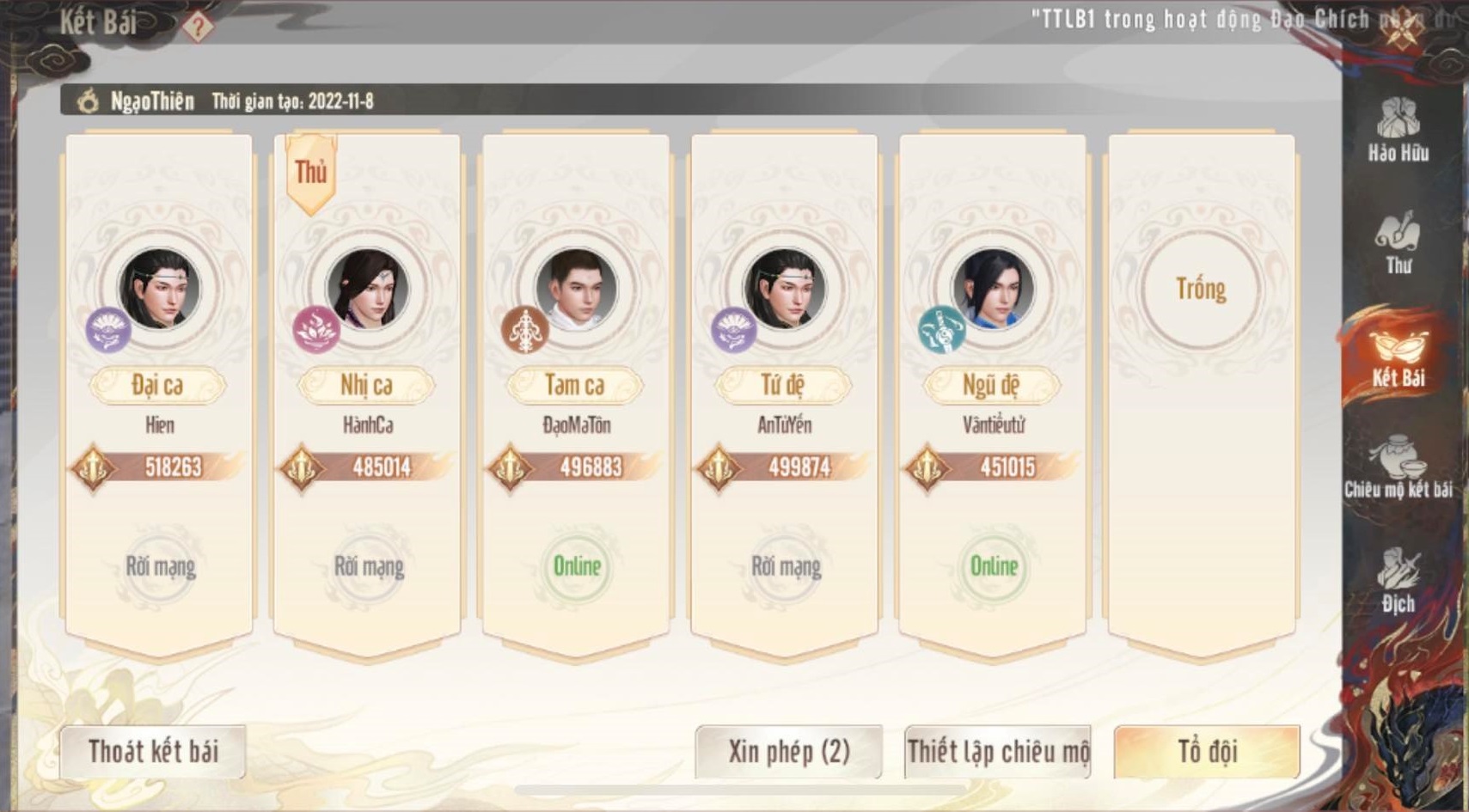
Task: Select the Kết Bái tab
Action: pyautogui.click(x=1398, y=357)
